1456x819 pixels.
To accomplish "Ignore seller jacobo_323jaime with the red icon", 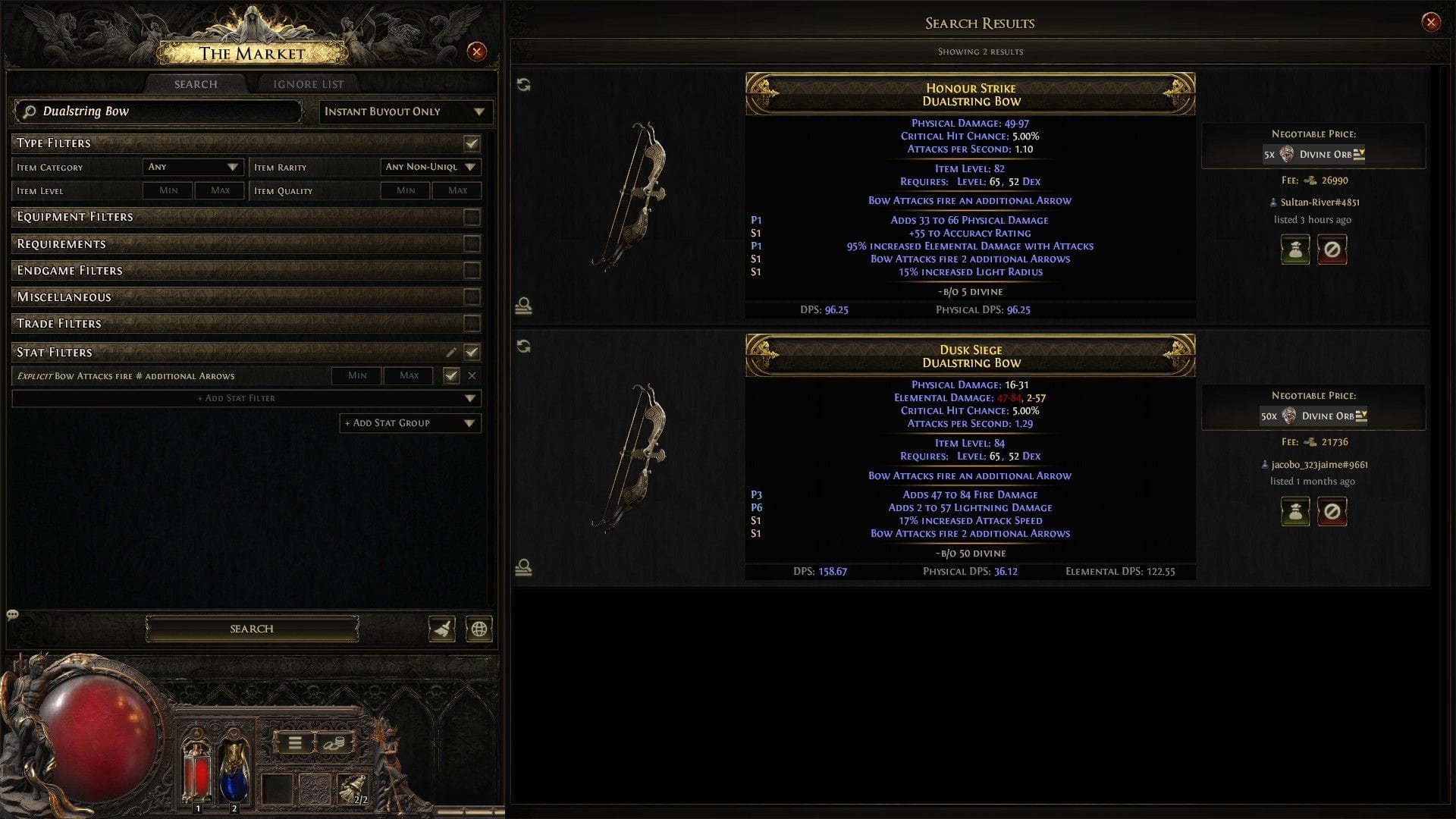I will pyautogui.click(x=1332, y=511).
